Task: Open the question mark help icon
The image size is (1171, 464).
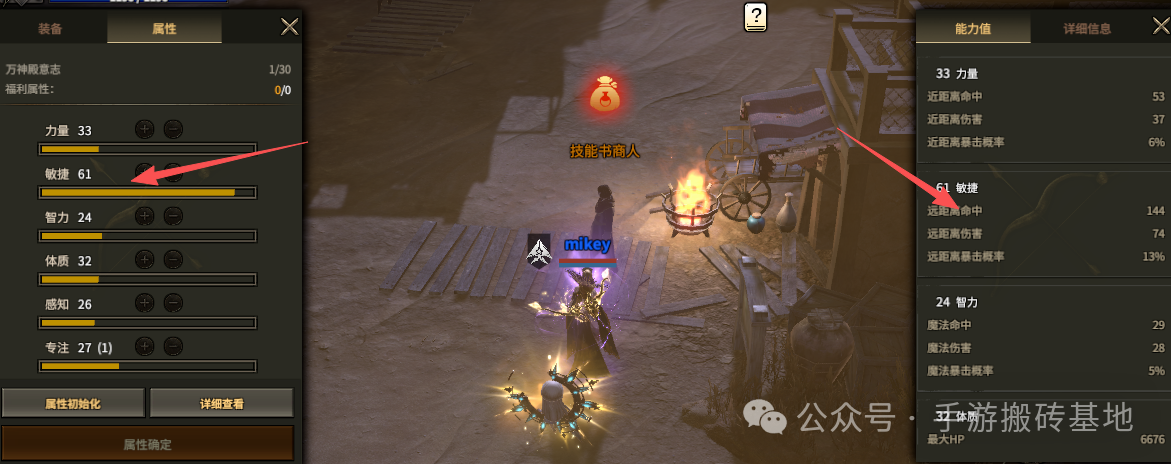Action: [x=756, y=16]
